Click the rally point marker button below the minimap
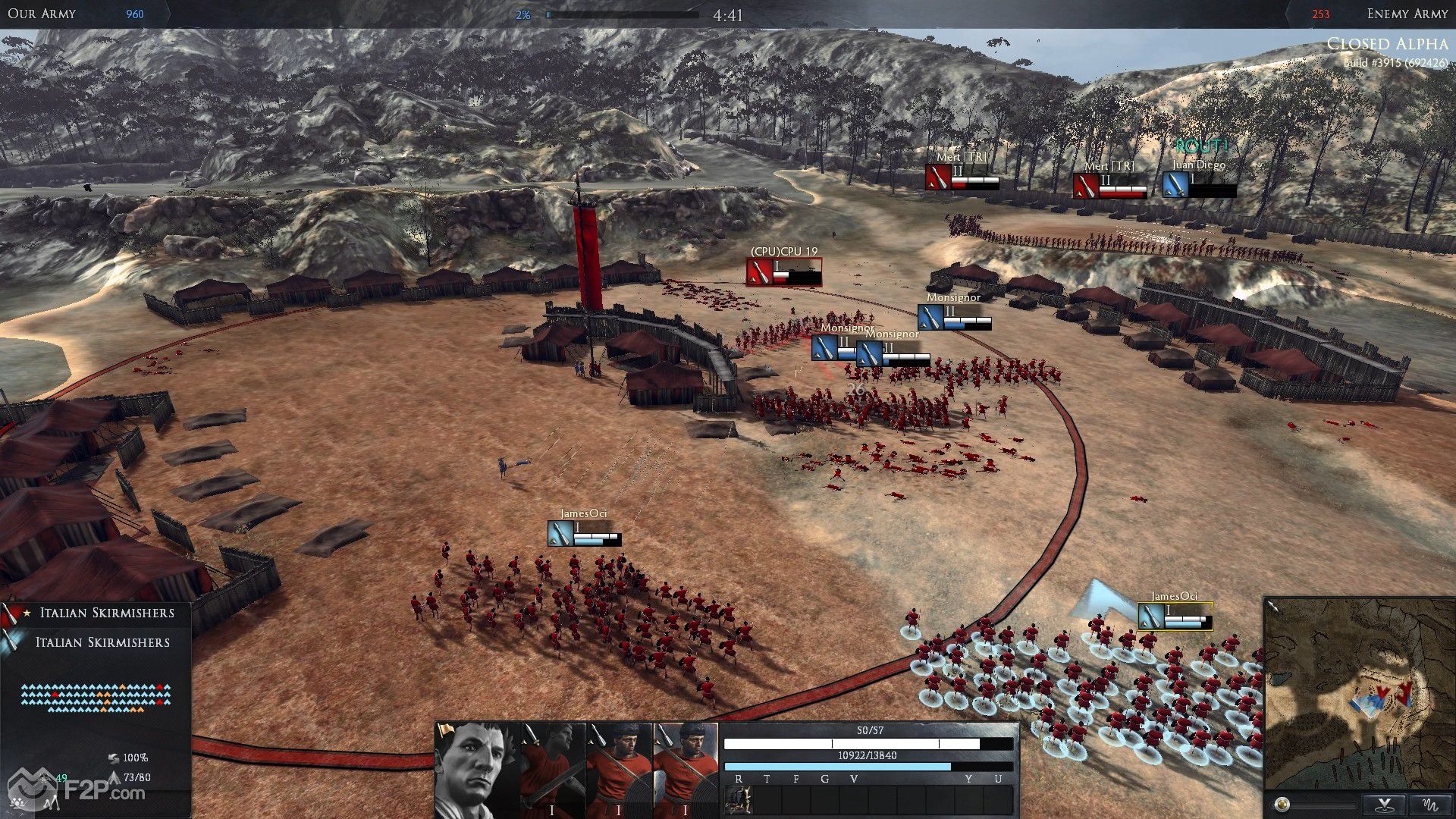The image size is (1456, 819). pos(1384,804)
